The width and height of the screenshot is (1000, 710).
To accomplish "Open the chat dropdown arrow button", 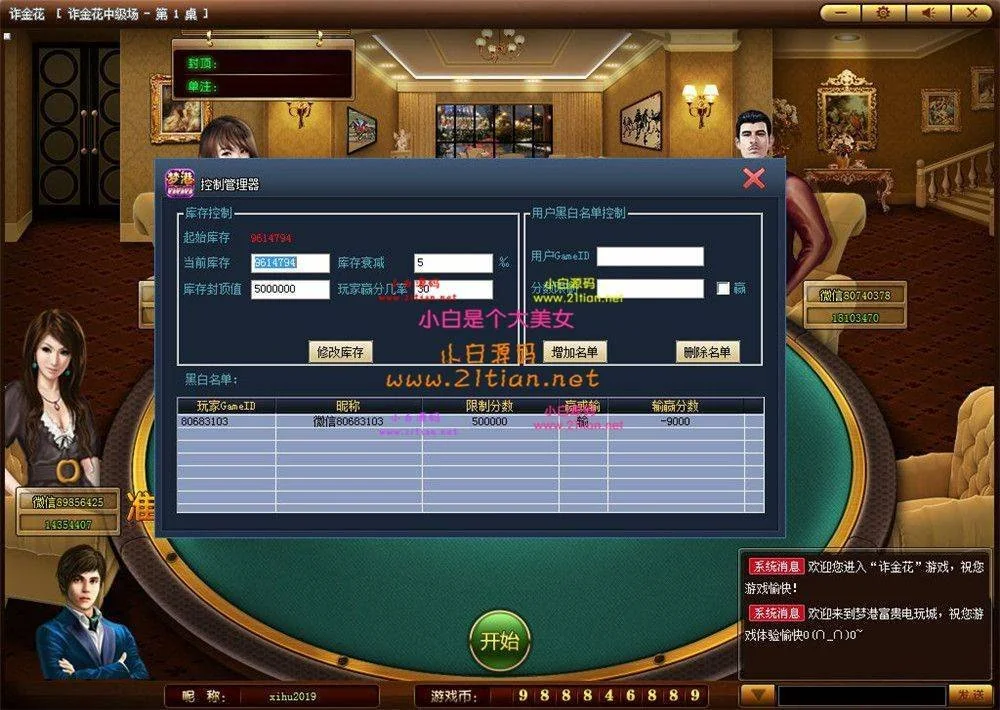I will (758, 695).
